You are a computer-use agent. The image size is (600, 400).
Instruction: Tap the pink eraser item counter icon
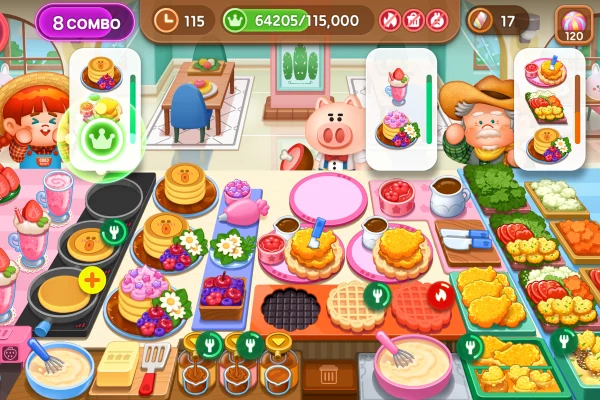[480, 19]
